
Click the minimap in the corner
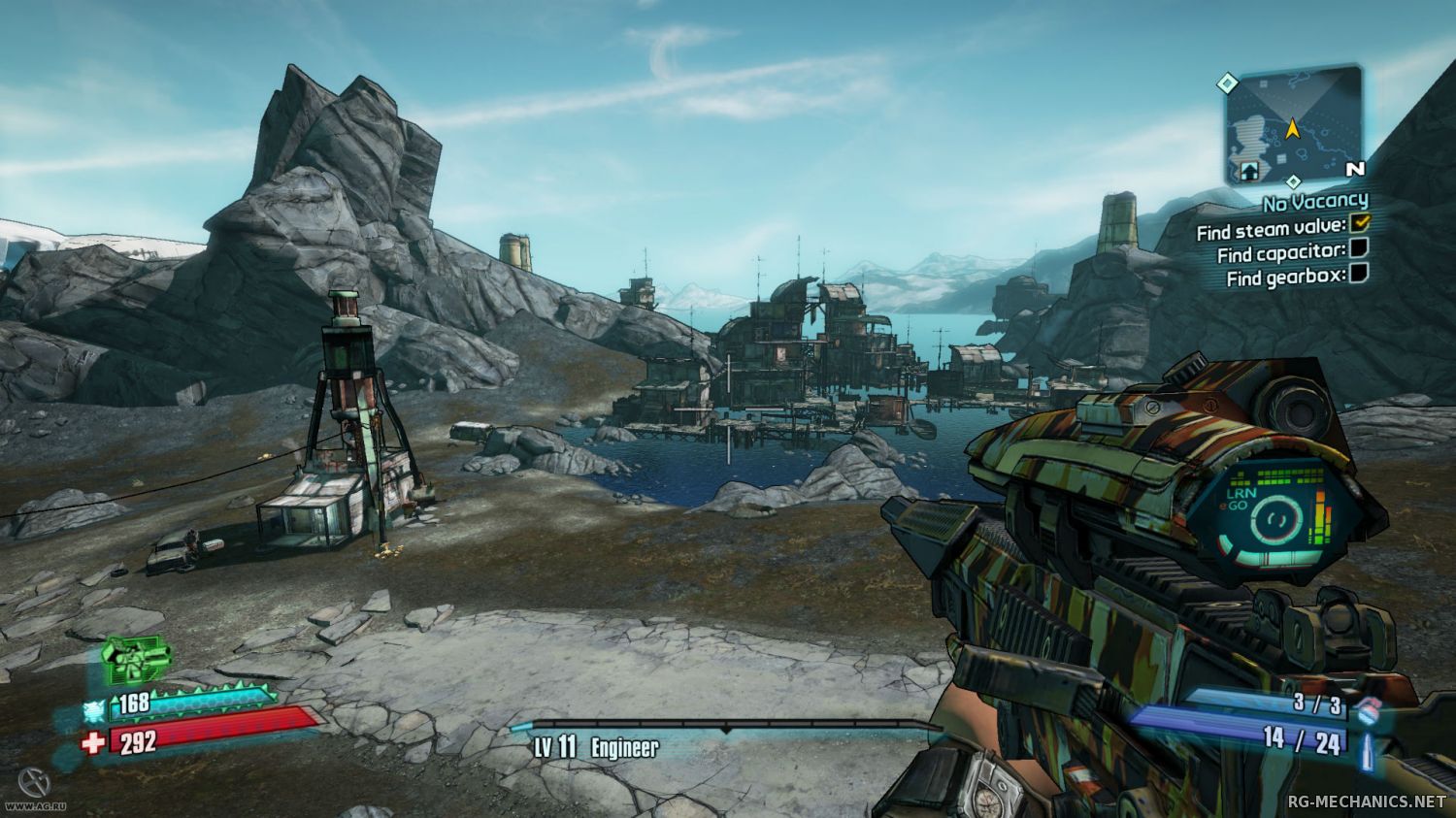1292,125
